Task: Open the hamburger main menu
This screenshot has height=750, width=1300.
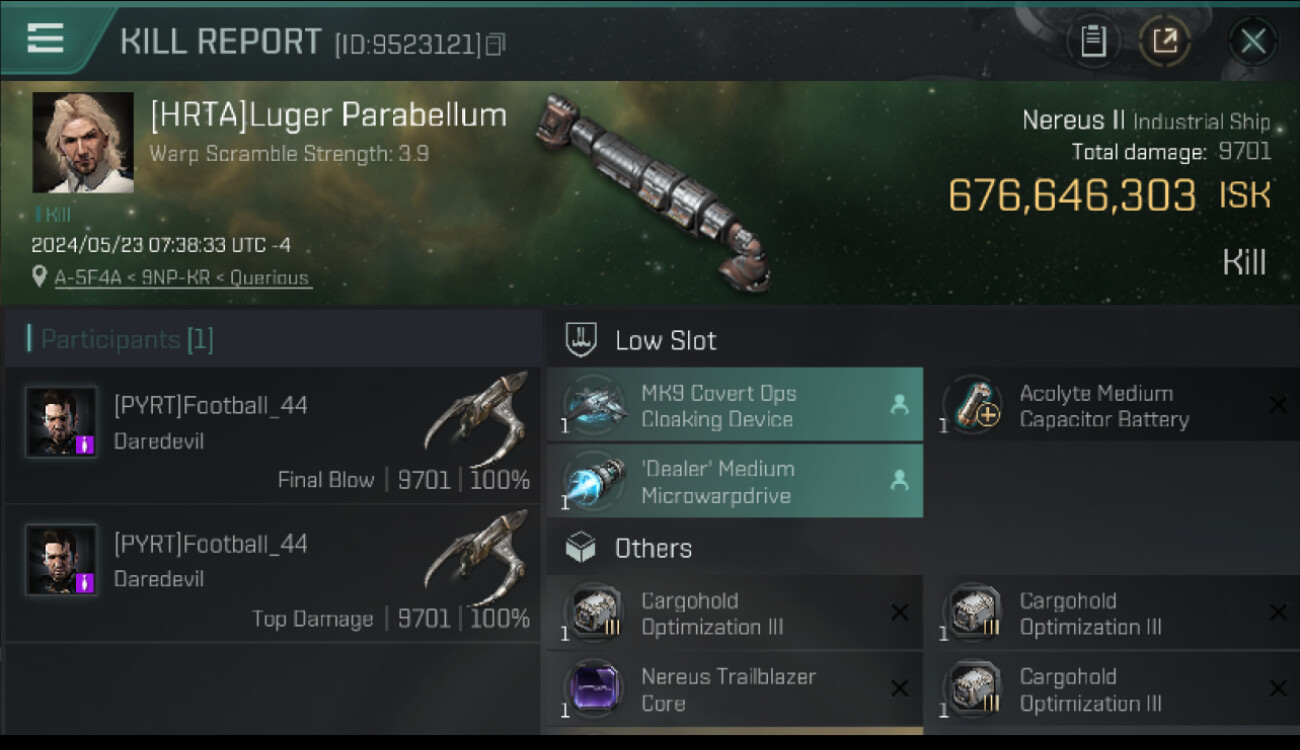Action: (x=46, y=39)
